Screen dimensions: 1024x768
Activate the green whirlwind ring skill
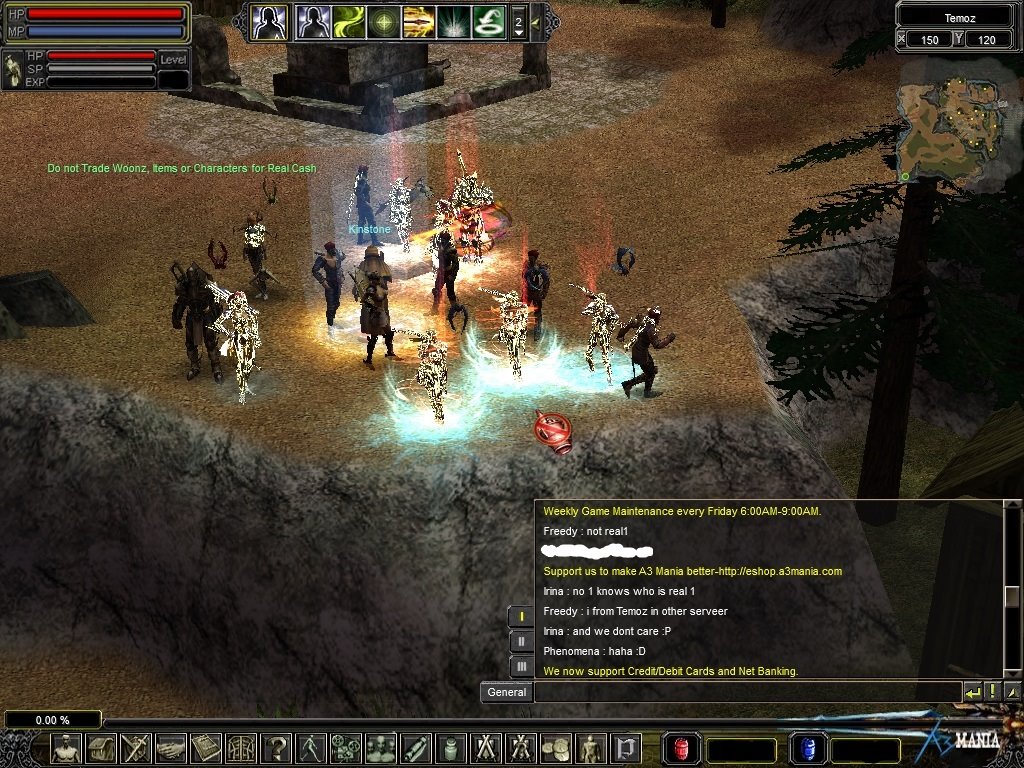point(488,21)
